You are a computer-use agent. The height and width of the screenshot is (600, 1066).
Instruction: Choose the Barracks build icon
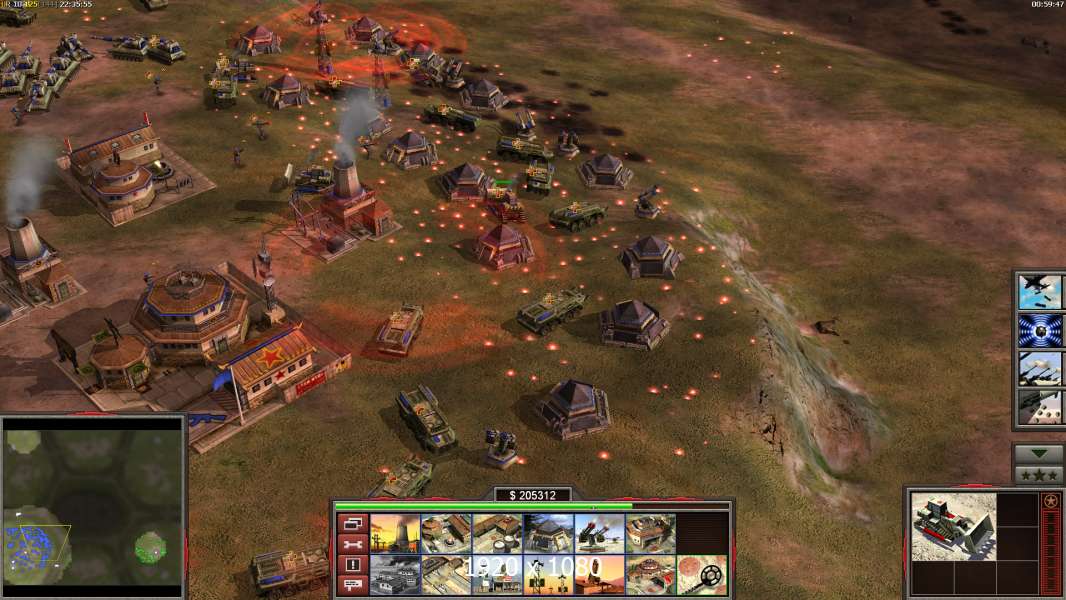coord(446,534)
